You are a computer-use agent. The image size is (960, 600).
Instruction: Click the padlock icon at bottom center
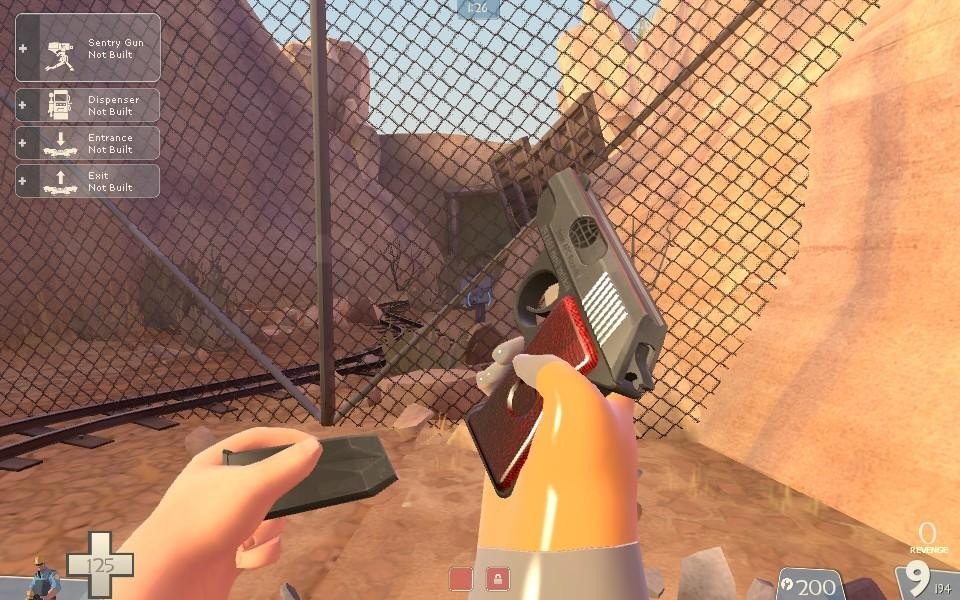click(x=497, y=578)
